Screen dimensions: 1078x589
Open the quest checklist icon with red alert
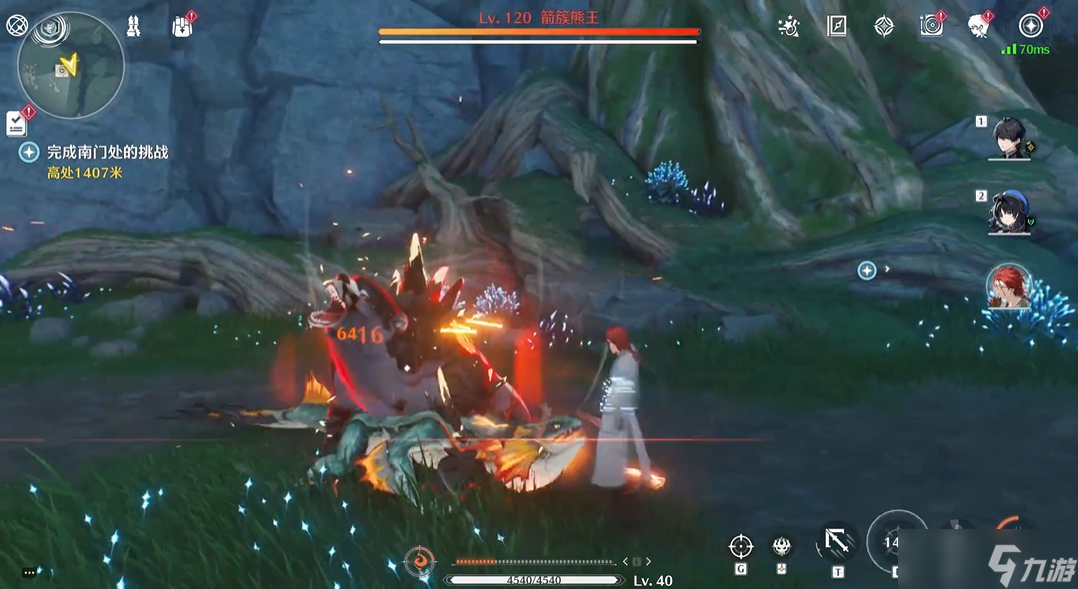[x=17, y=122]
